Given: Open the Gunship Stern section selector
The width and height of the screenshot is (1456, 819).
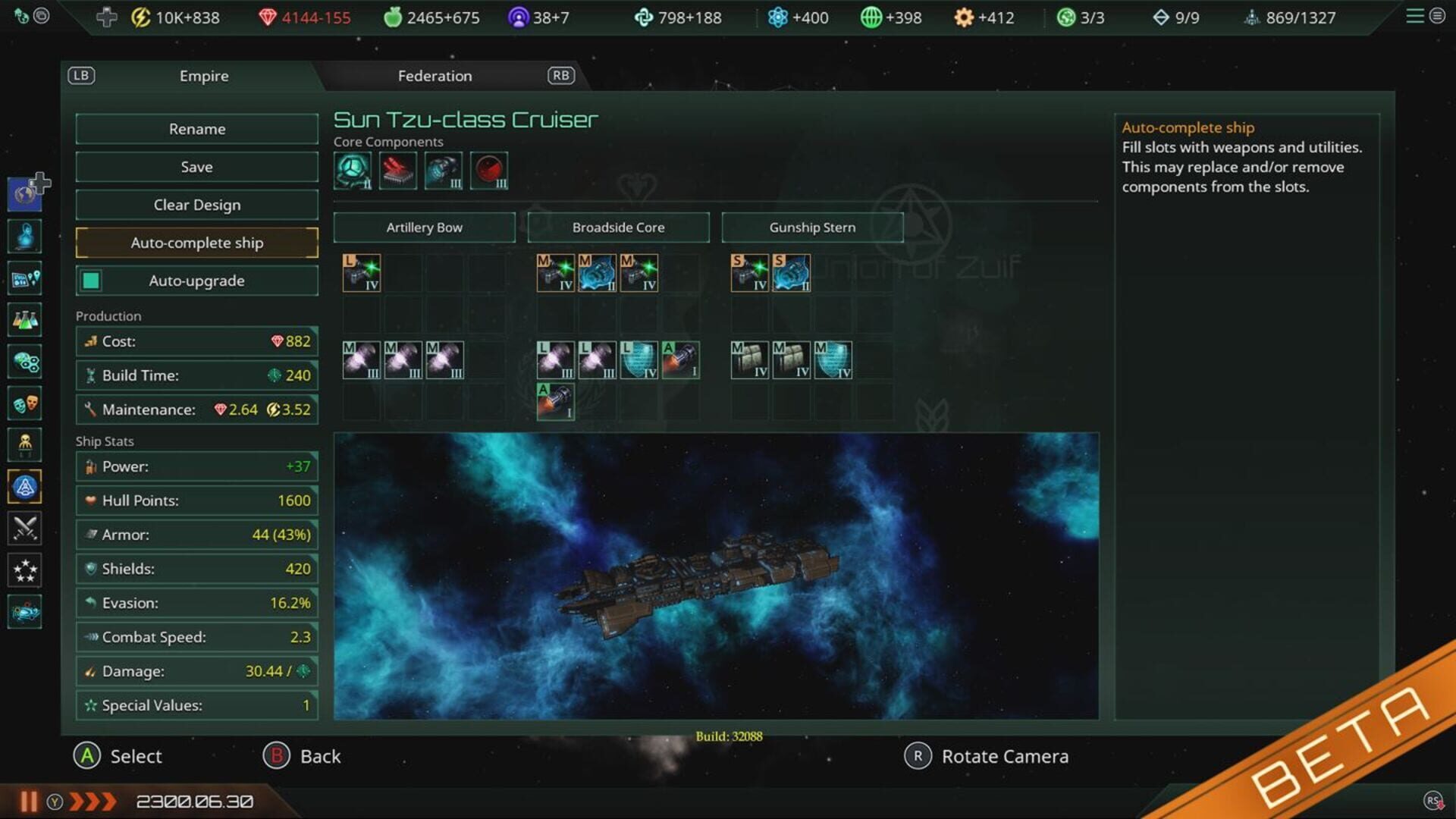Looking at the screenshot, I should (x=812, y=227).
